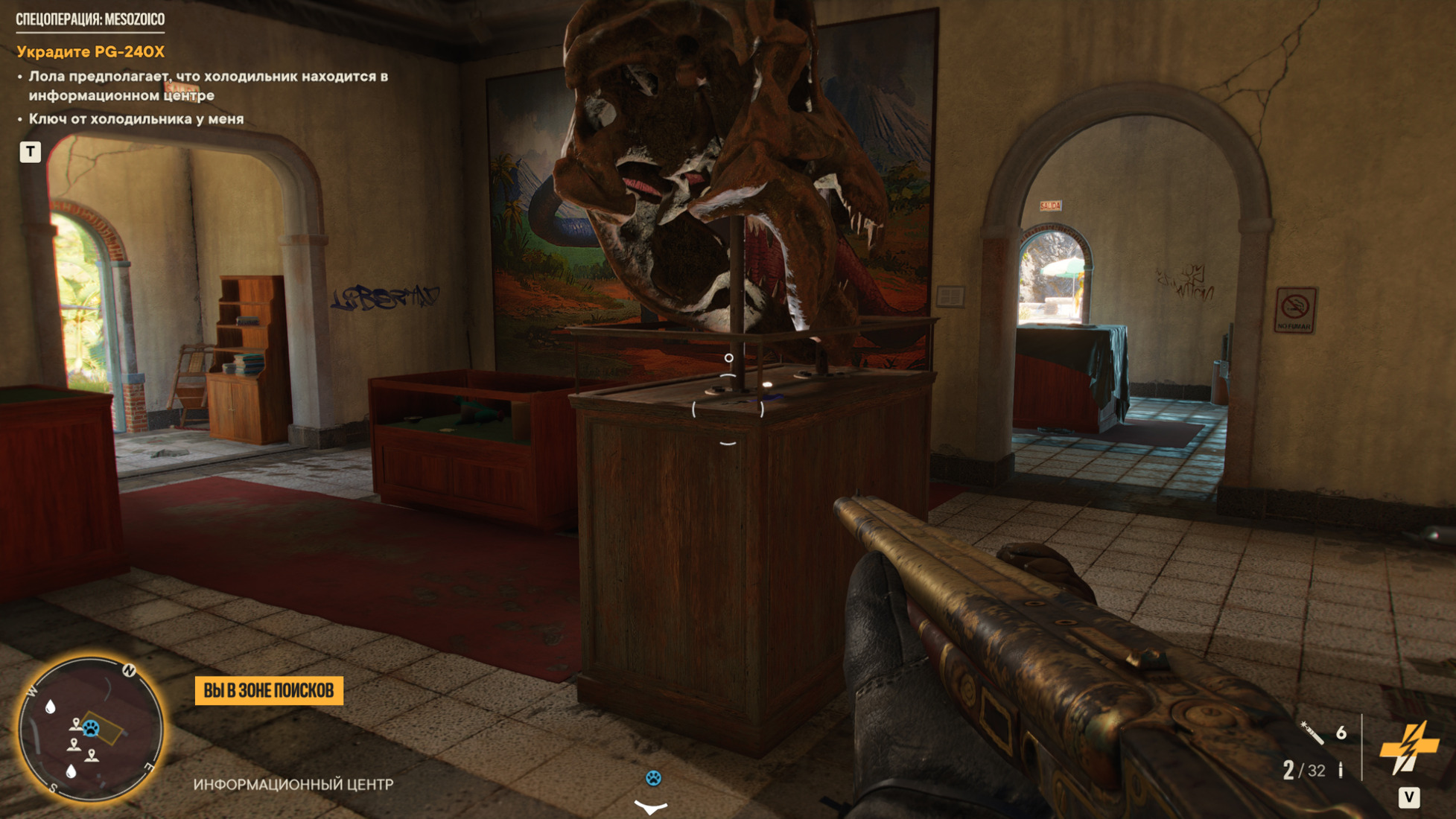The image size is (1456, 819).
Task: Select the blue paw marker on the minimap
Action: [91, 727]
